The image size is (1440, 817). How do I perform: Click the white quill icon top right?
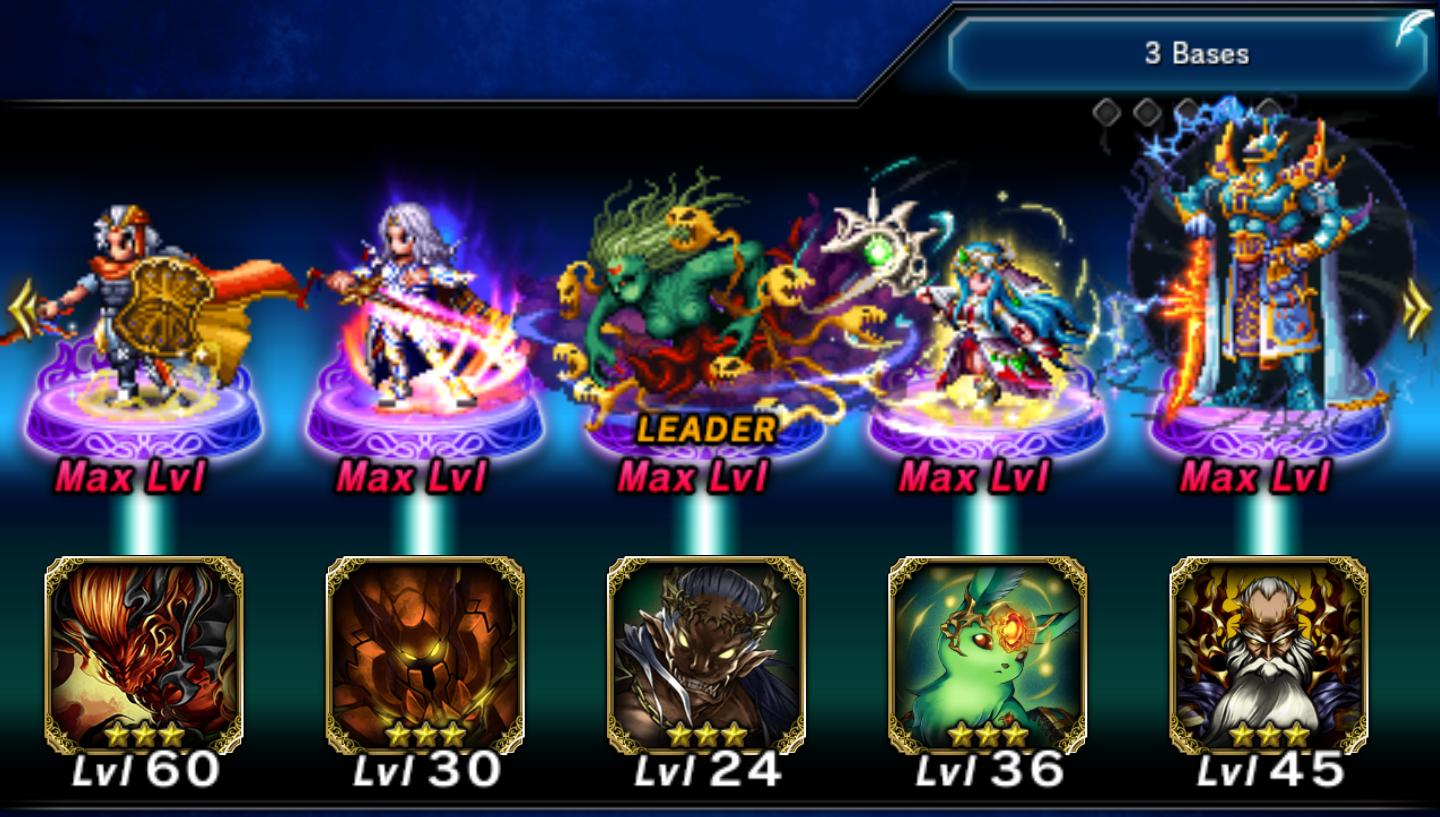[x=1412, y=28]
